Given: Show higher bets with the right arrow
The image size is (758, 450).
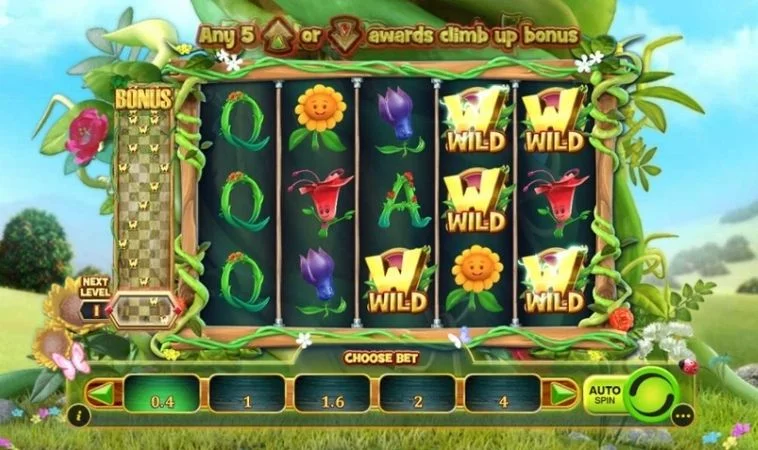Looking at the screenshot, I should point(562,393).
